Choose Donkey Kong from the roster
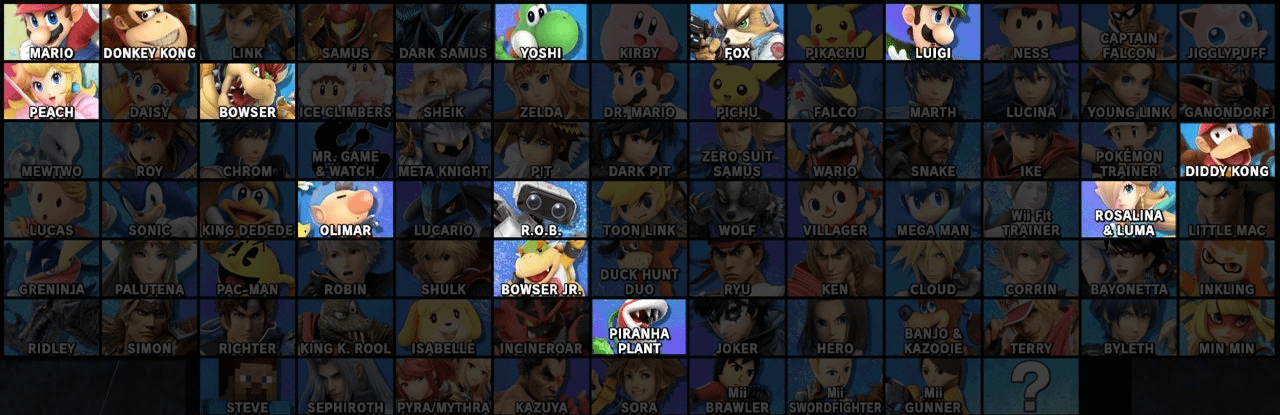1280x415 pixels. (149, 31)
